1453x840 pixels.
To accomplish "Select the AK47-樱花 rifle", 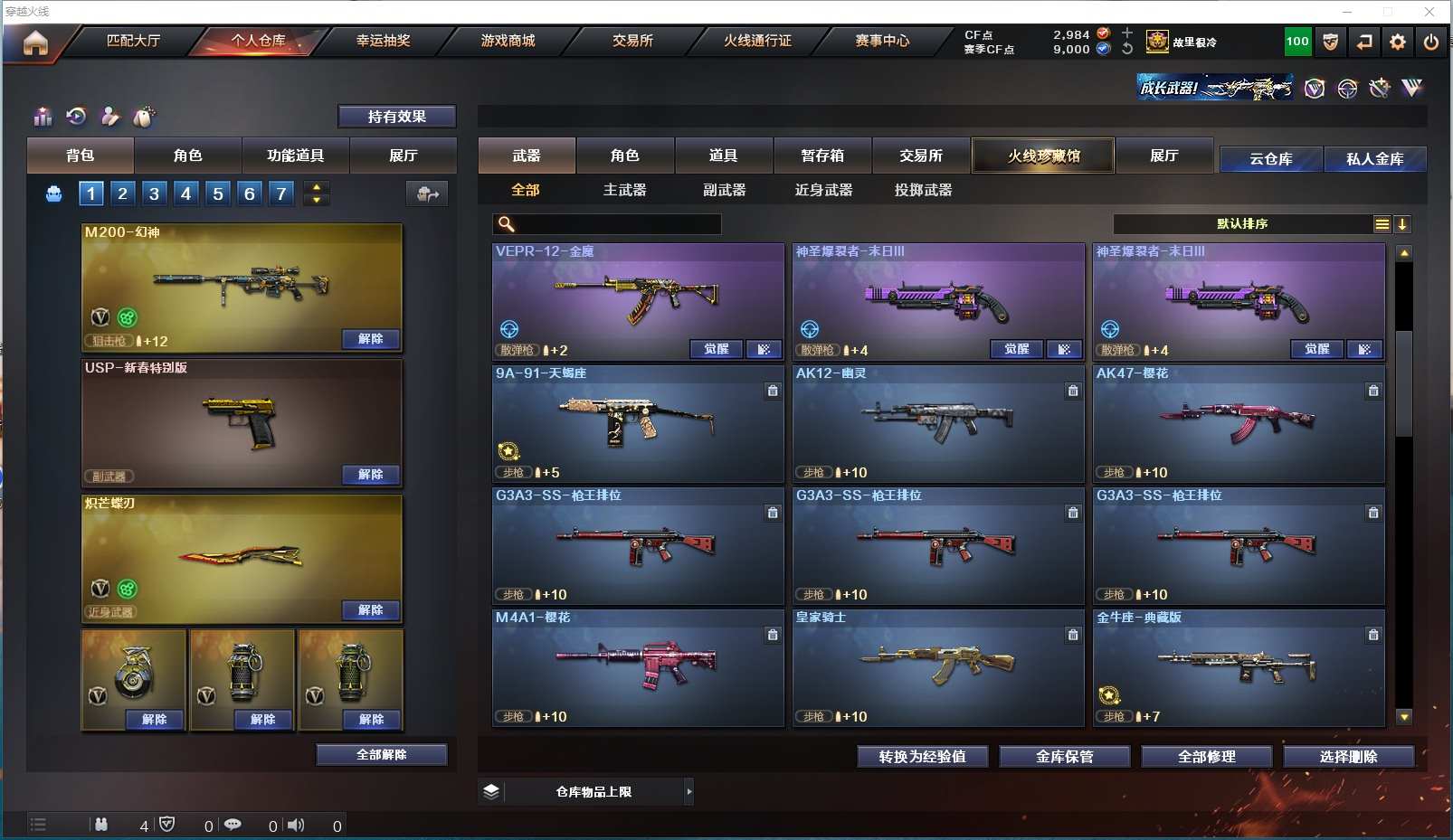I will coord(1238,423).
